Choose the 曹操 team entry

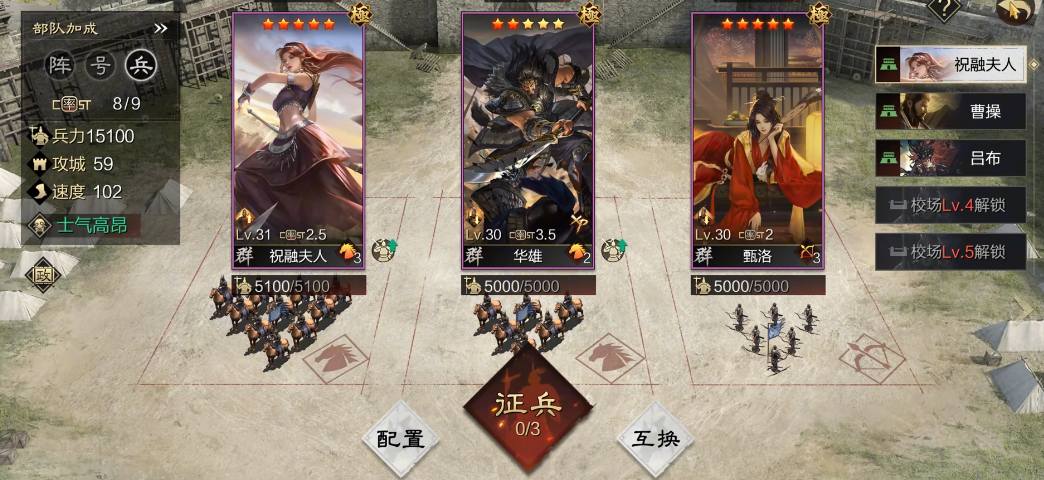(x=950, y=111)
